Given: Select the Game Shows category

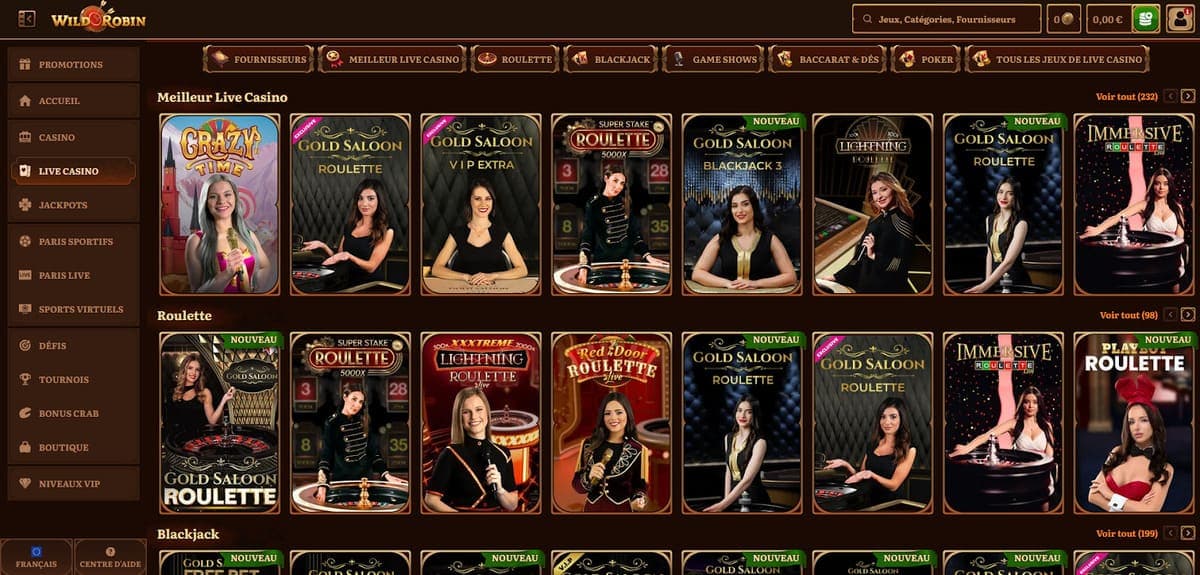Looking at the screenshot, I should point(713,60).
